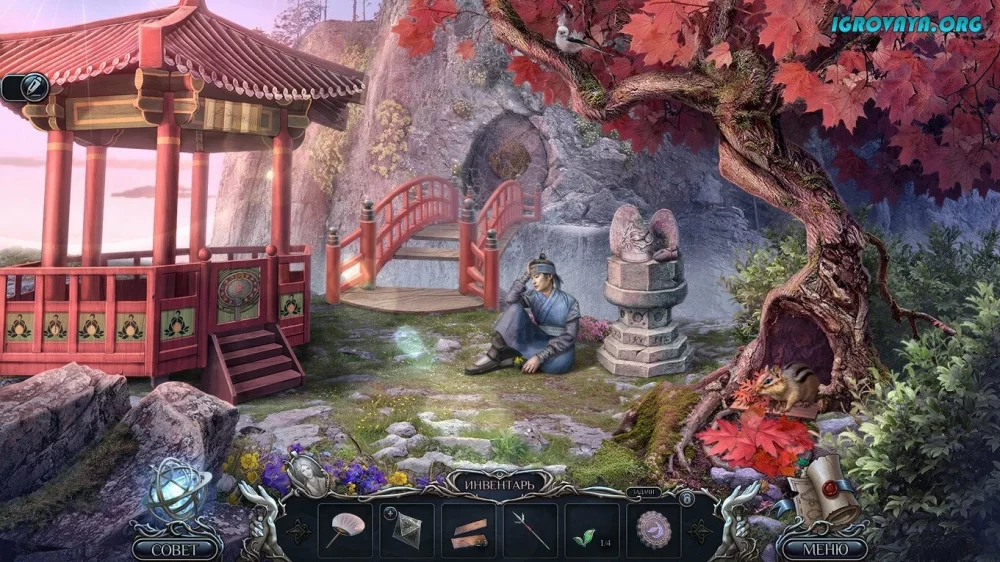Open the ЗАДАЧИ tasks tab
This screenshot has height=562, width=1000.
point(642,492)
